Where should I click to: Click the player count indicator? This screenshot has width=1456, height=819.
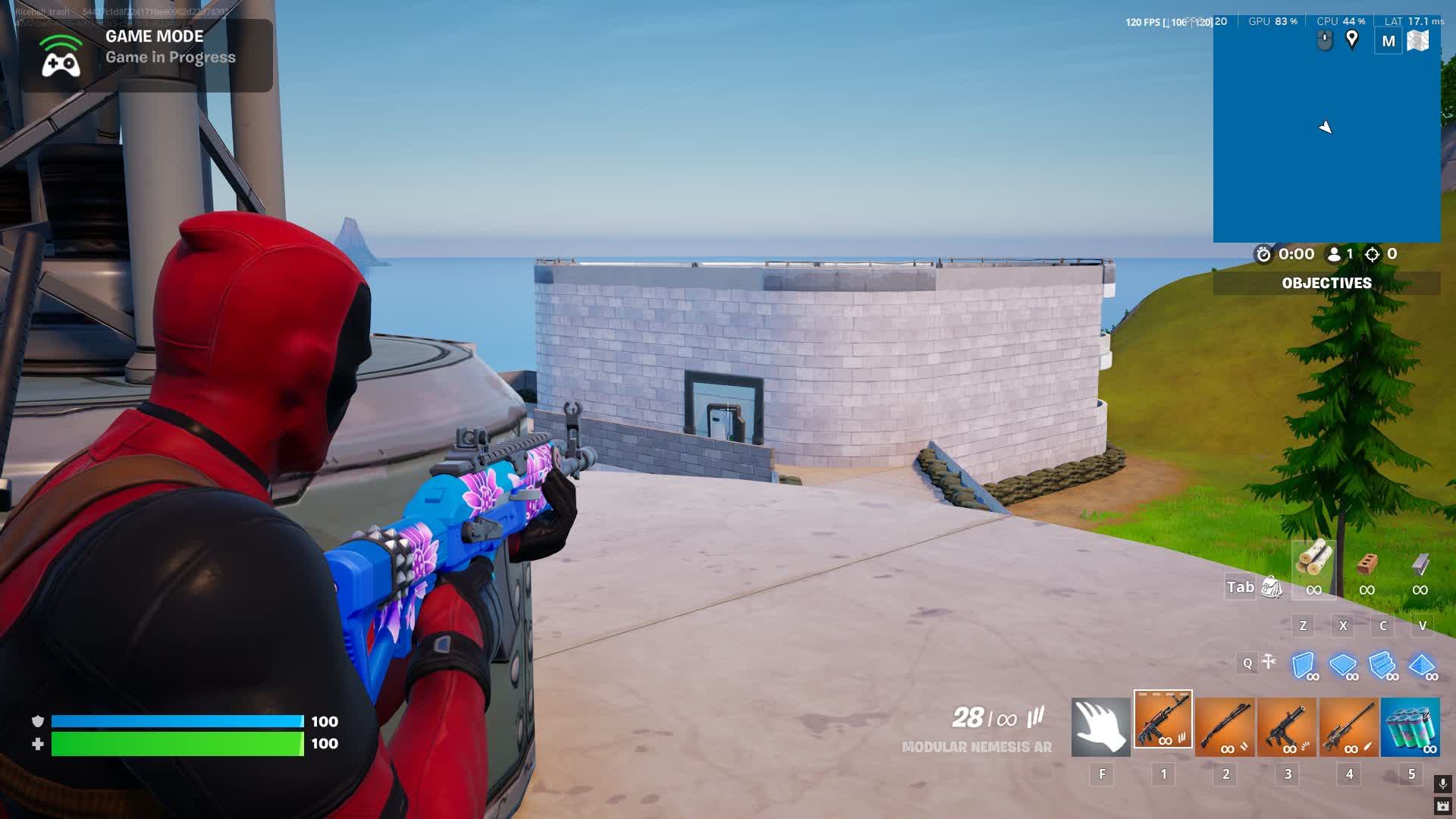click(1339, 255)
